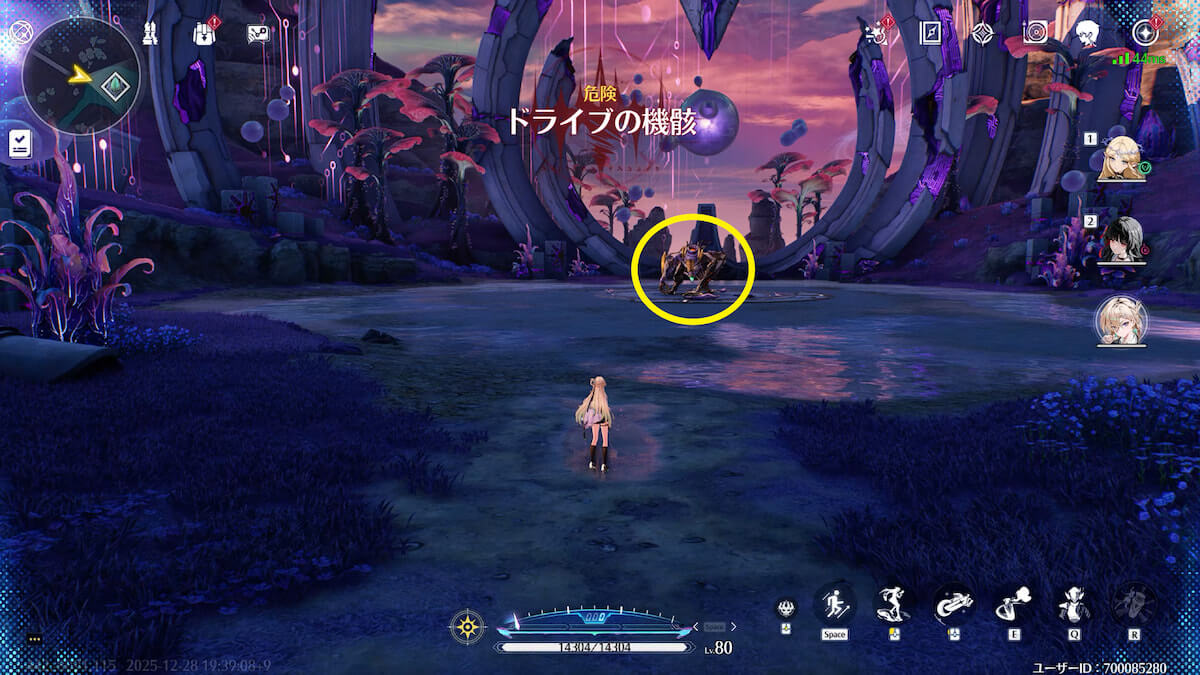Activate the sprint dash skill icon

(x=834, y=603)
